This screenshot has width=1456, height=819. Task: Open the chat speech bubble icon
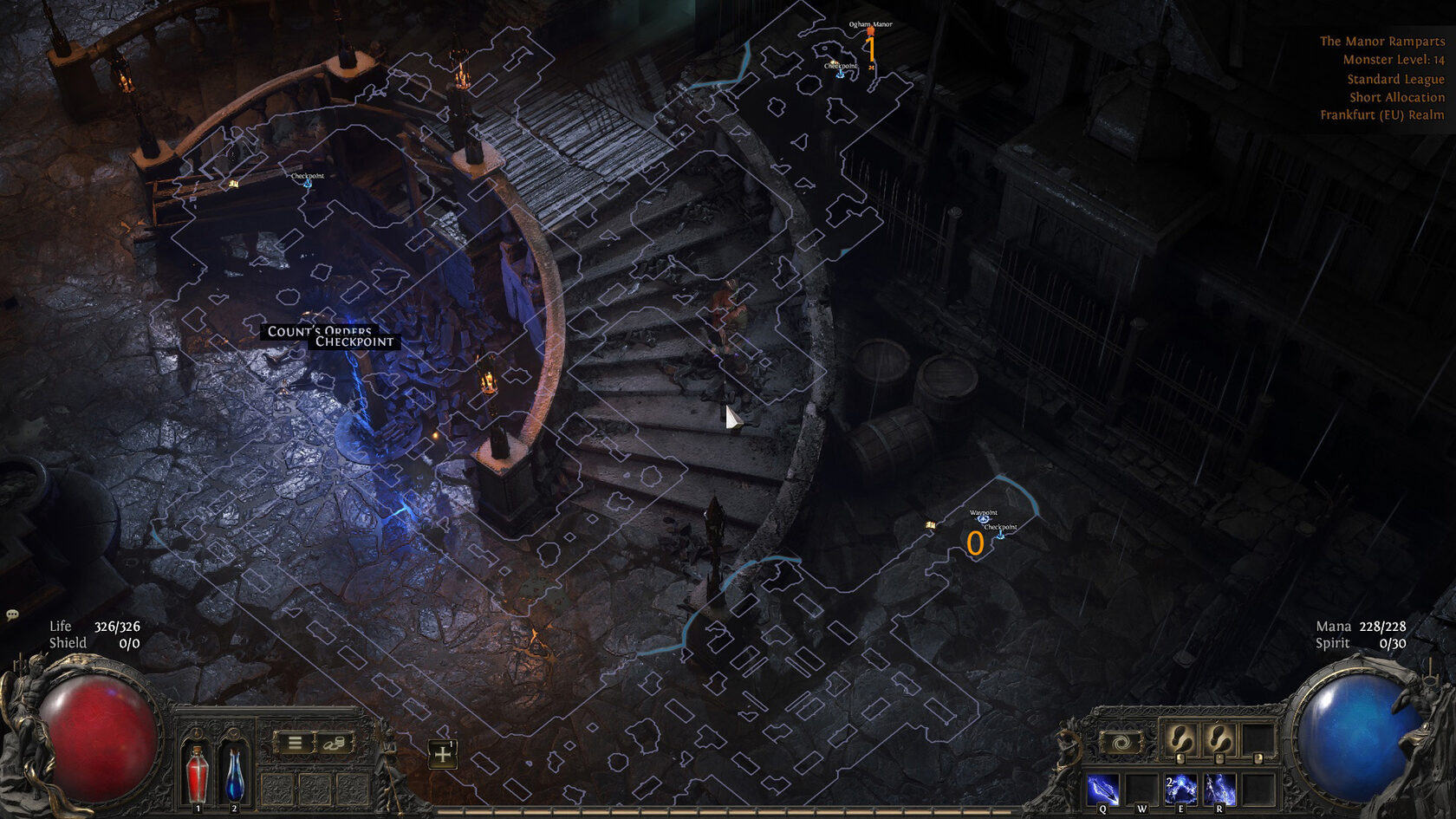(12, 614)
